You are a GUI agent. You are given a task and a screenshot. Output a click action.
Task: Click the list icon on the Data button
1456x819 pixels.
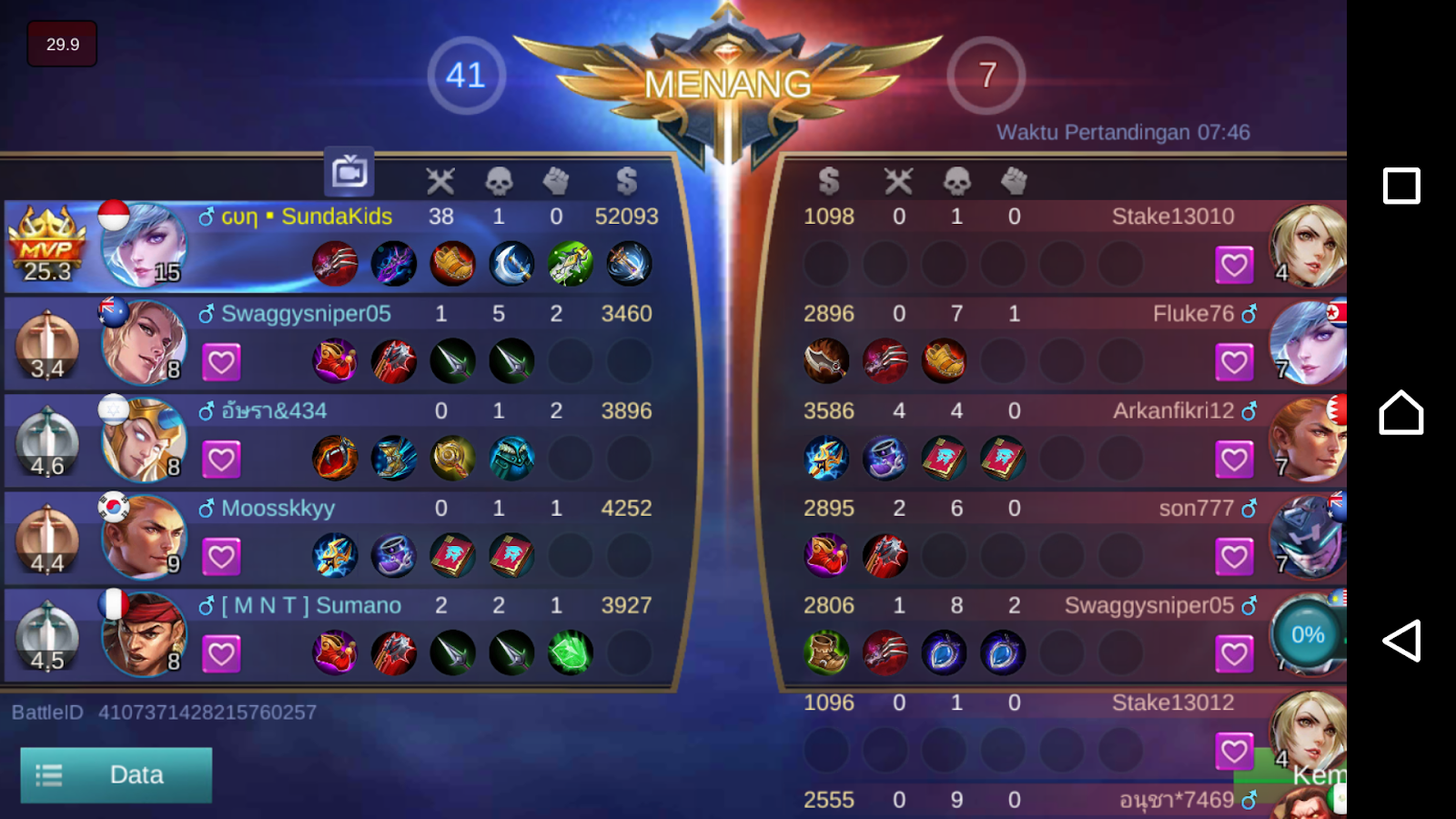50,774
